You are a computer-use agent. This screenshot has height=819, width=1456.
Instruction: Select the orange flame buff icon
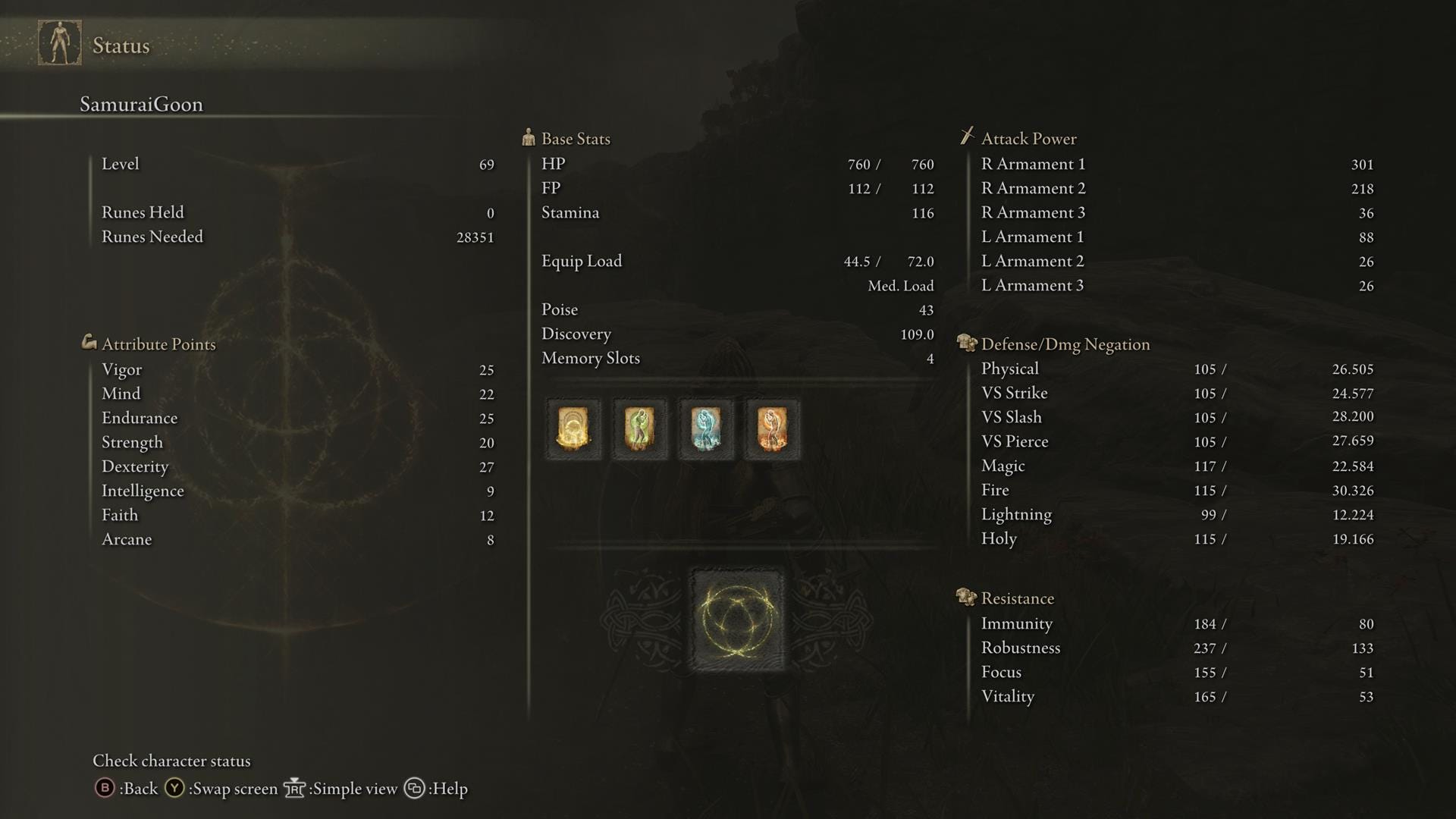pos(771,429)
